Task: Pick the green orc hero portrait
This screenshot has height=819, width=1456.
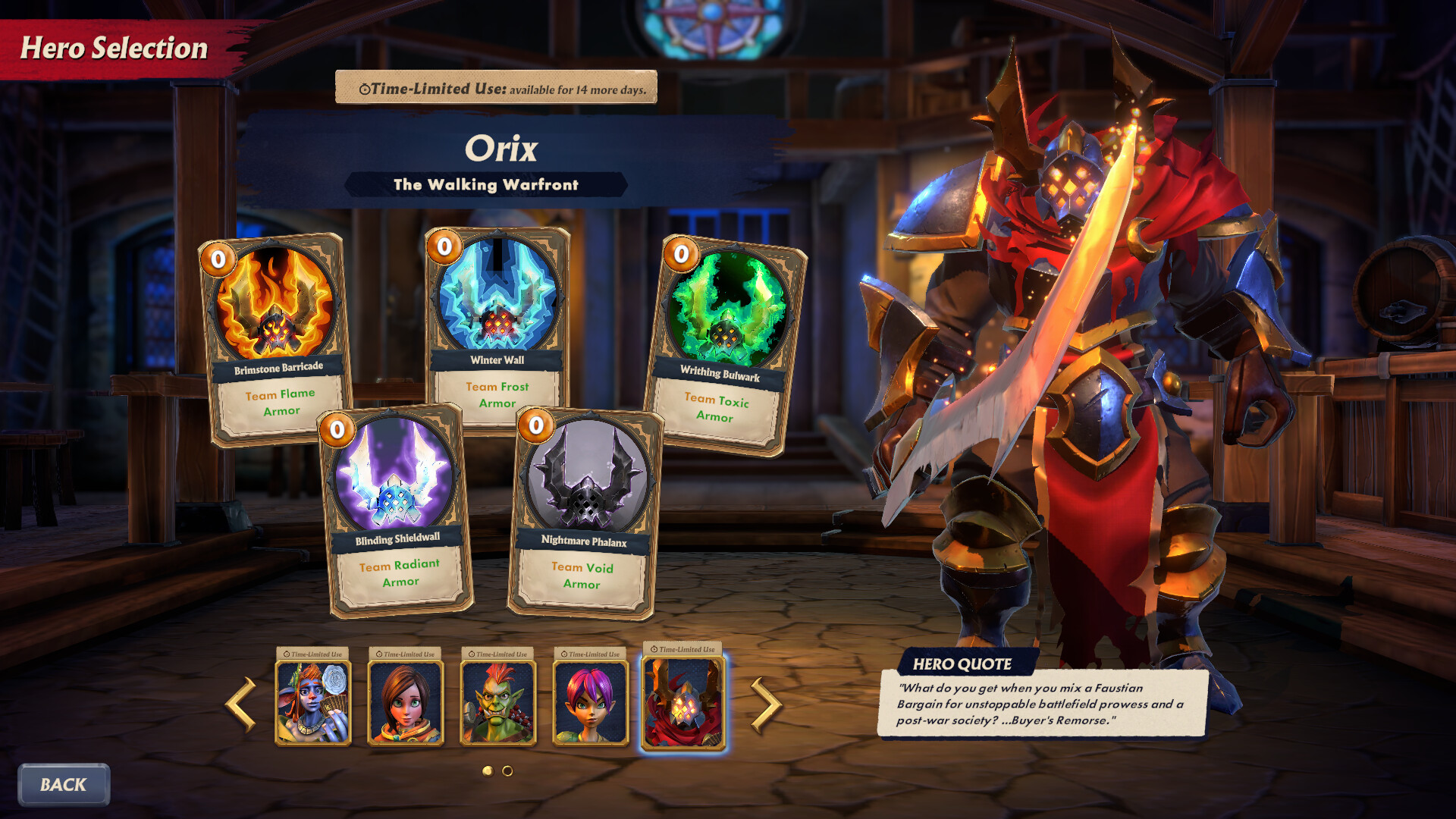Action: coord(498,702)
